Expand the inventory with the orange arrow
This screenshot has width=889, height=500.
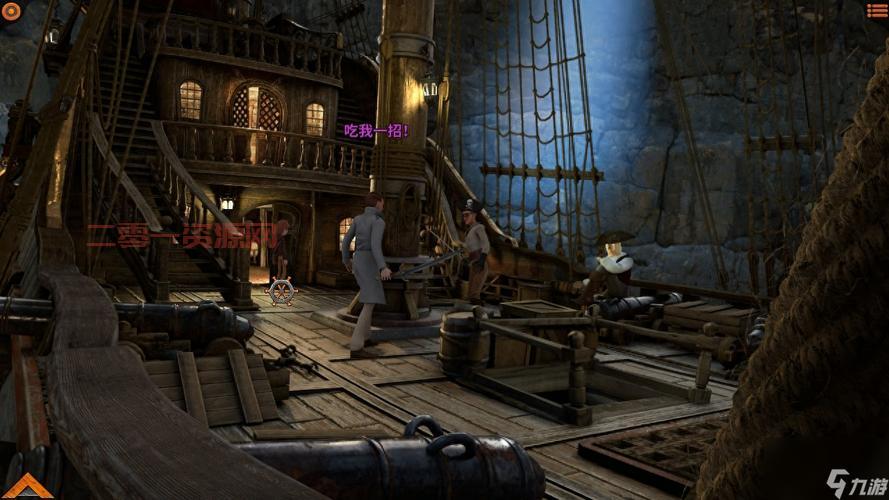(24, 486)
